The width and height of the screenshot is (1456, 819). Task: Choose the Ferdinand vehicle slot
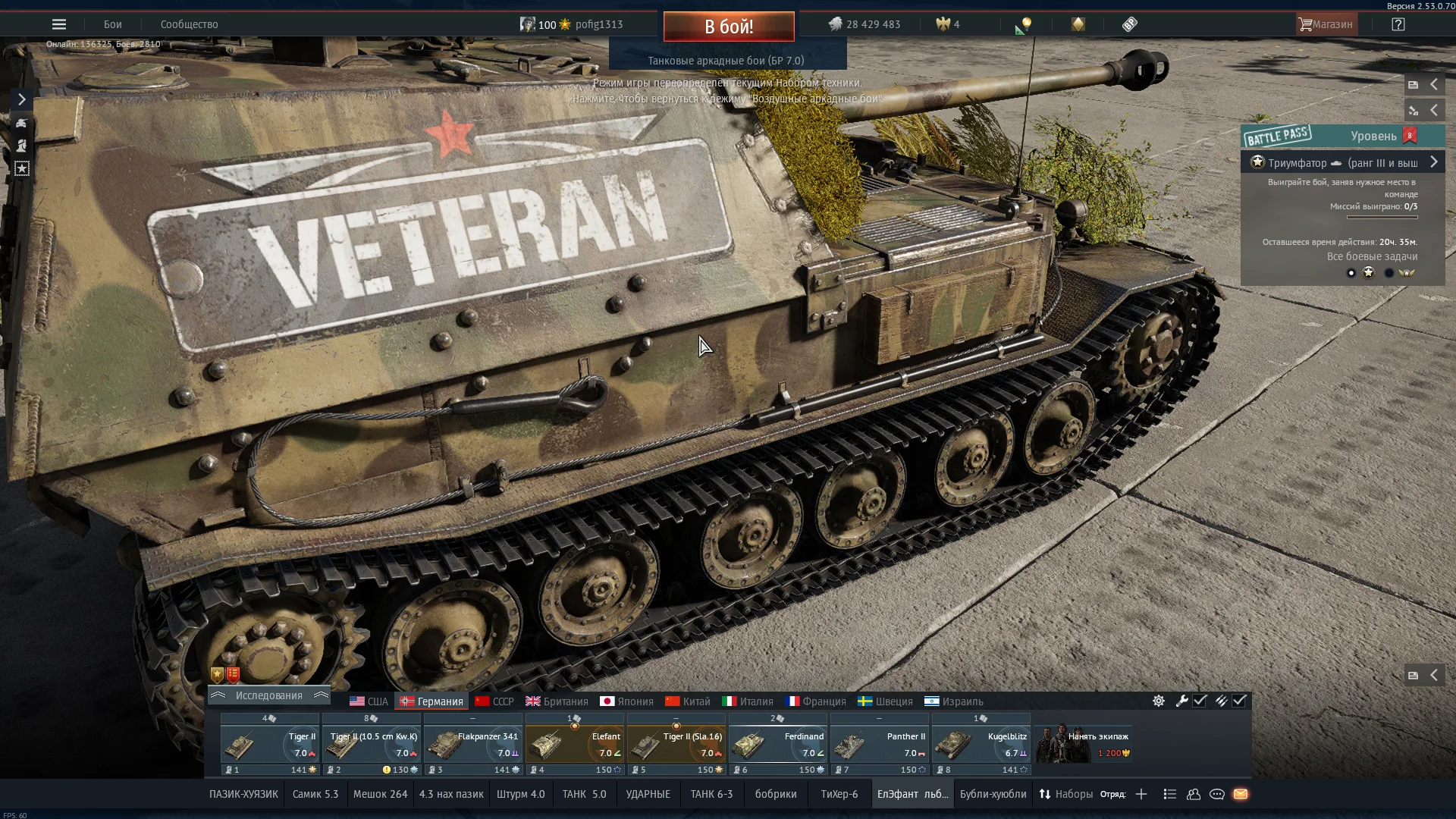[778, 745]
